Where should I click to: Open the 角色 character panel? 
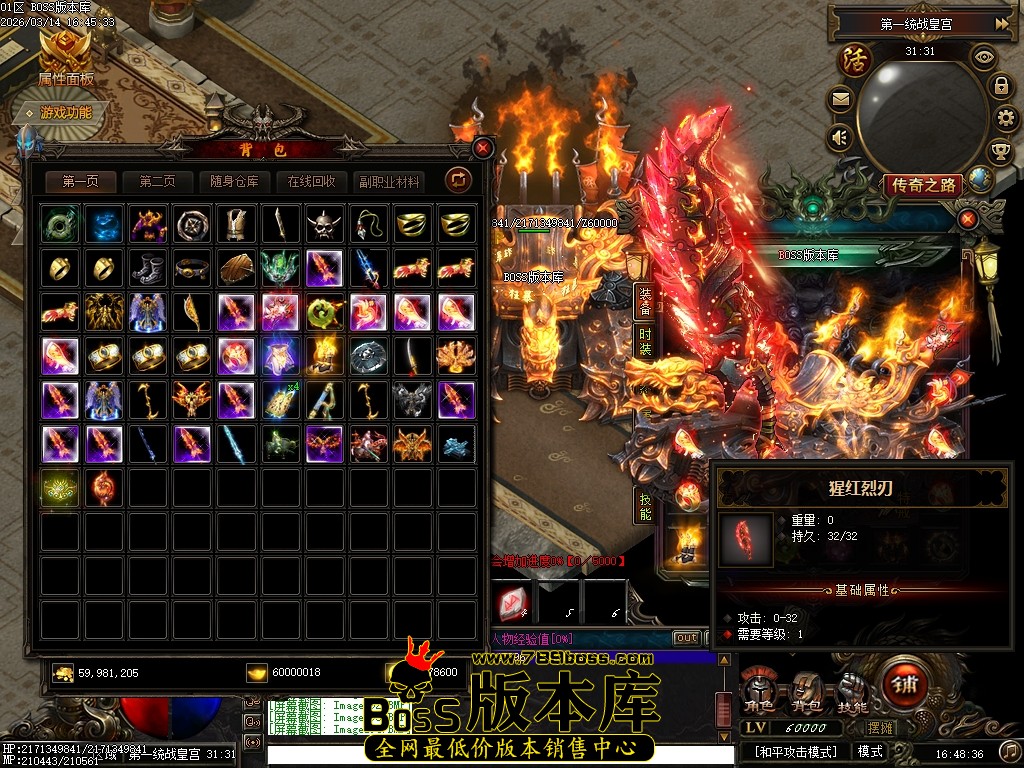coord(758,692)
